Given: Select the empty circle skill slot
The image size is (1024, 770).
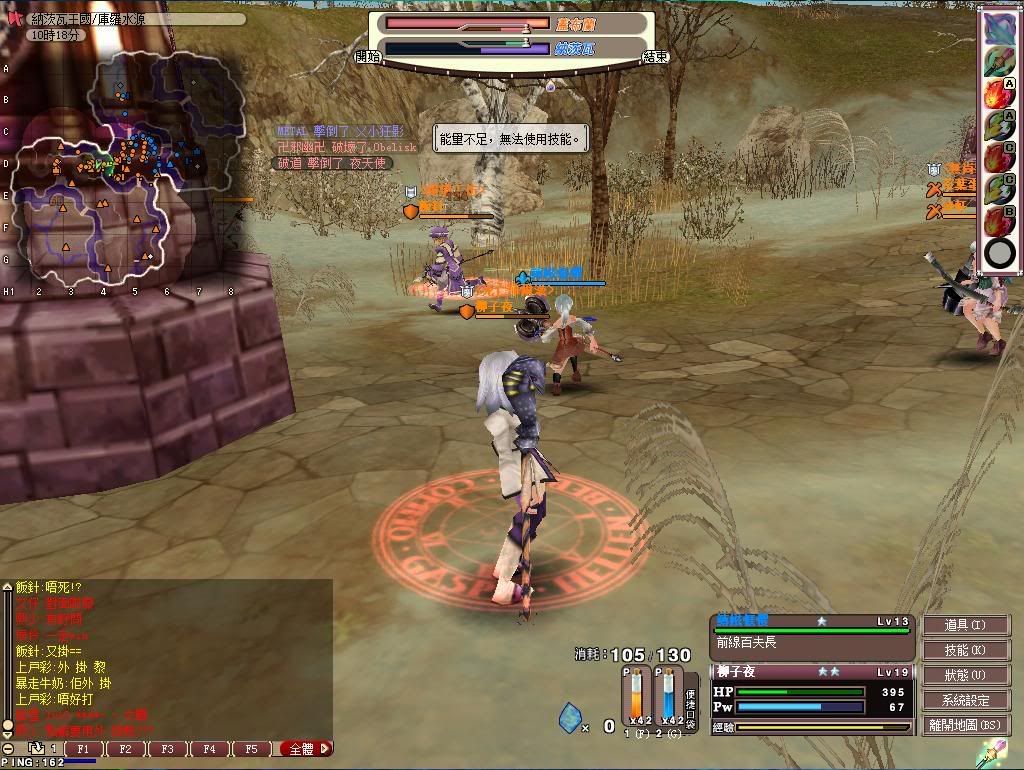Looking at the screenshot, I should pos(999,253).
